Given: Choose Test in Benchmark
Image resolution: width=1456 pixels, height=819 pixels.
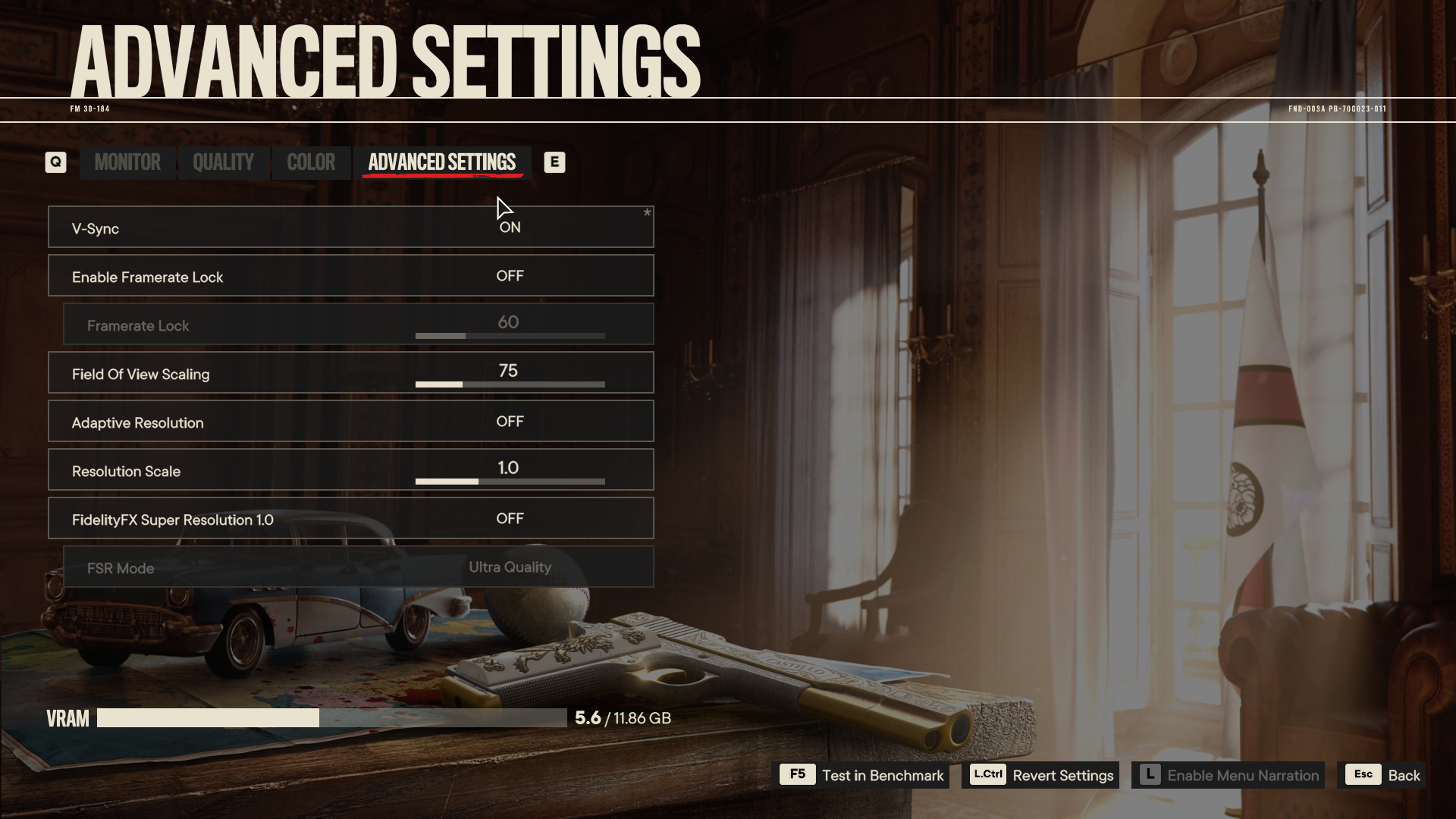Looking at the screenshot, I should (864, 775).
